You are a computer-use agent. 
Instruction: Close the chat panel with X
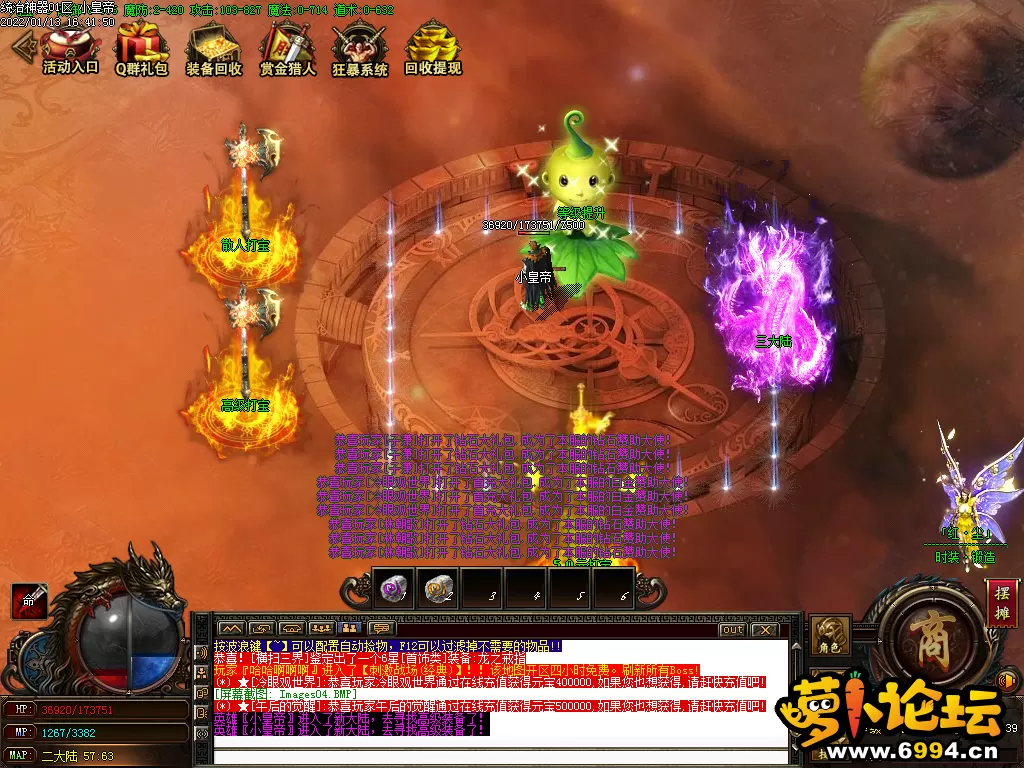click(x=764, y=630)
